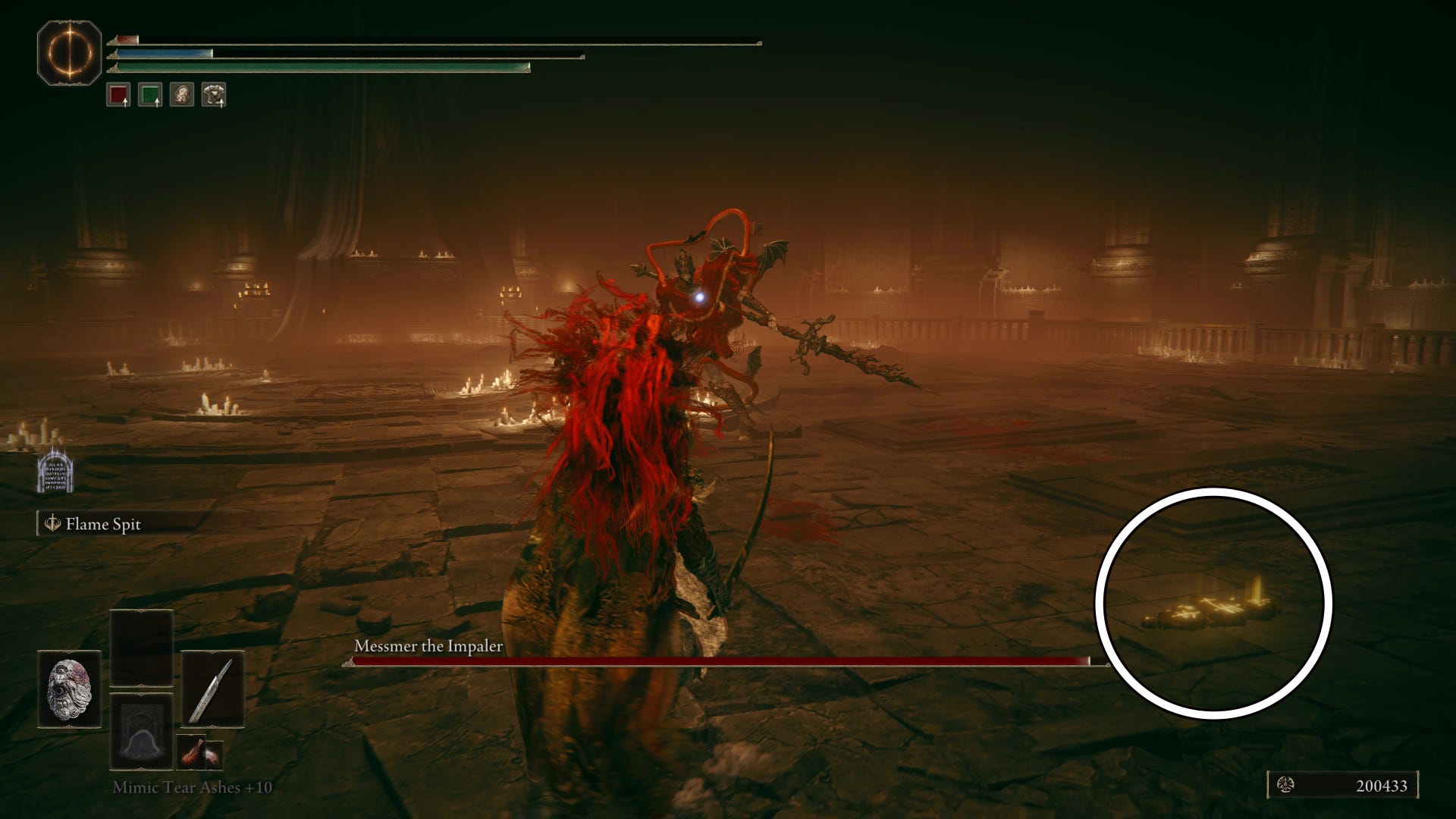Select the Flame Spit skill label
The image size is (1456, 819).
(x=103, y=524)
